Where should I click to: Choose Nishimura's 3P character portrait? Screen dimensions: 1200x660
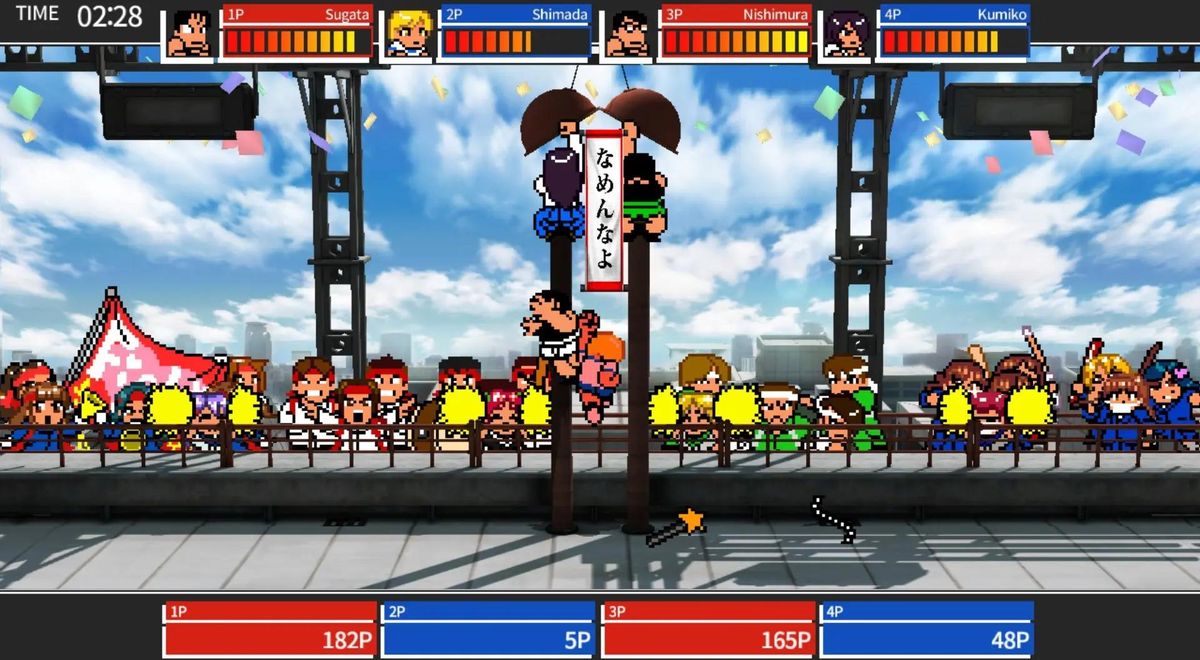tap(629, 33)
